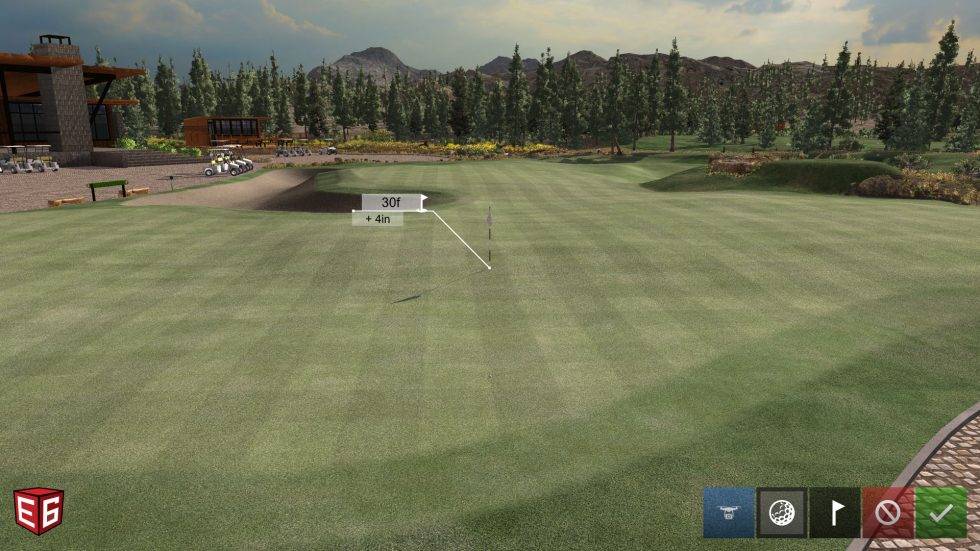Open the E6 logo menu
Screen dimensions: 980x551
[38, 511]
